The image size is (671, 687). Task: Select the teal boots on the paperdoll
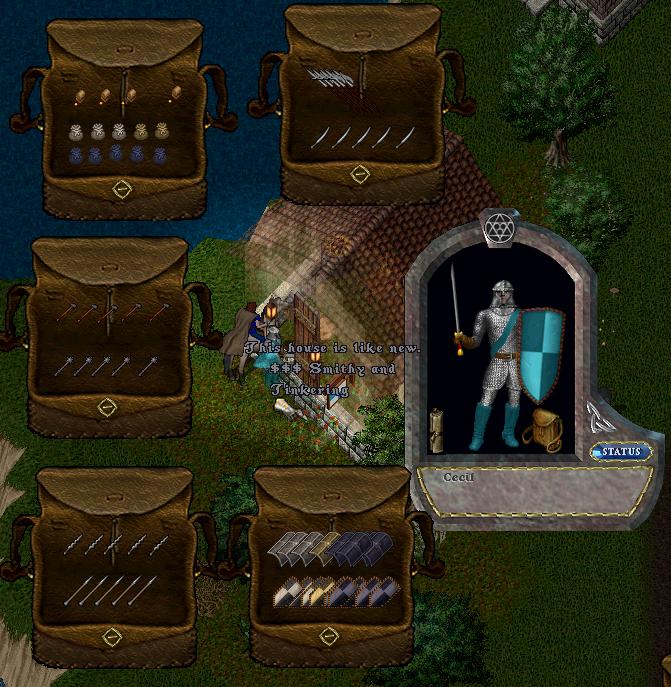click(x=497, y=427)
